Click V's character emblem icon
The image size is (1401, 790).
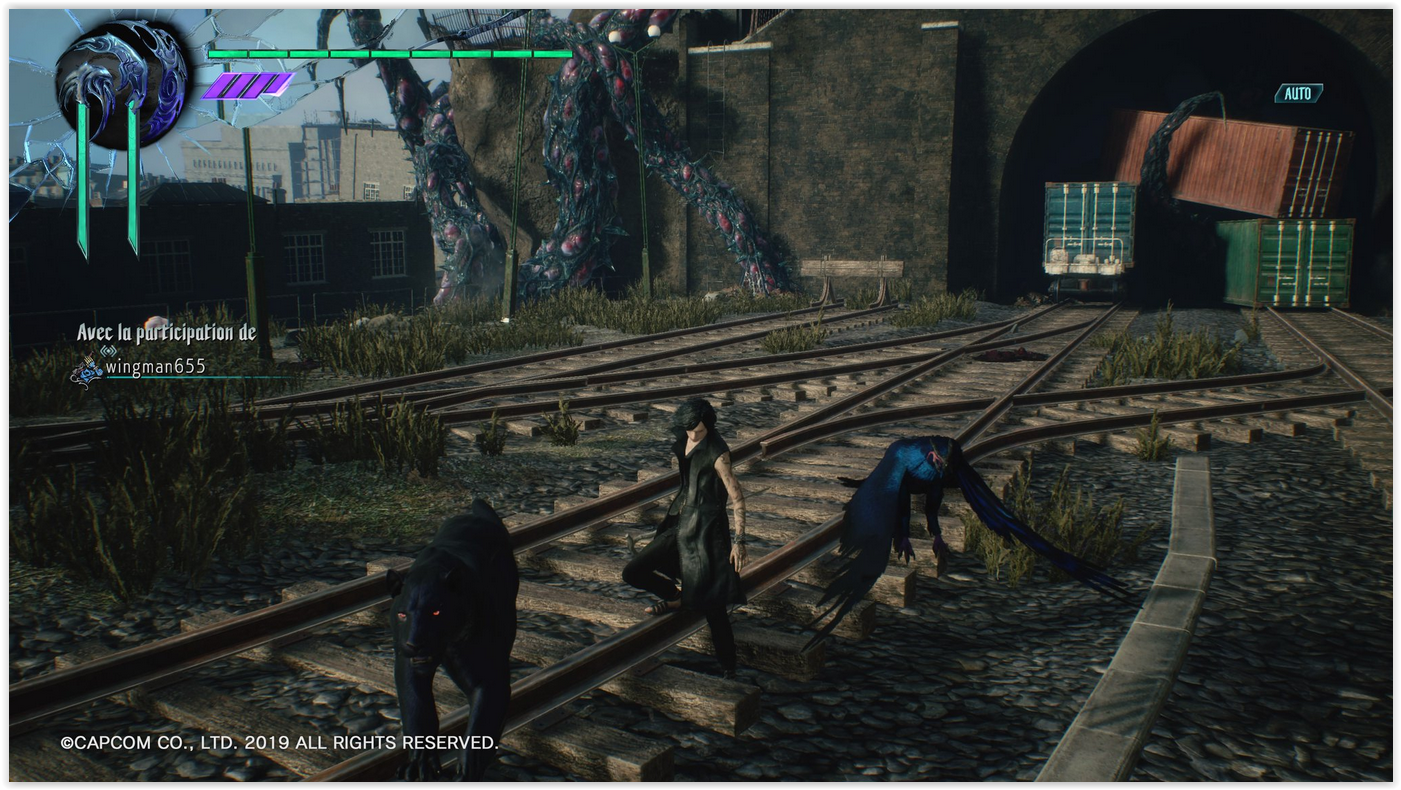pos(120,83)
